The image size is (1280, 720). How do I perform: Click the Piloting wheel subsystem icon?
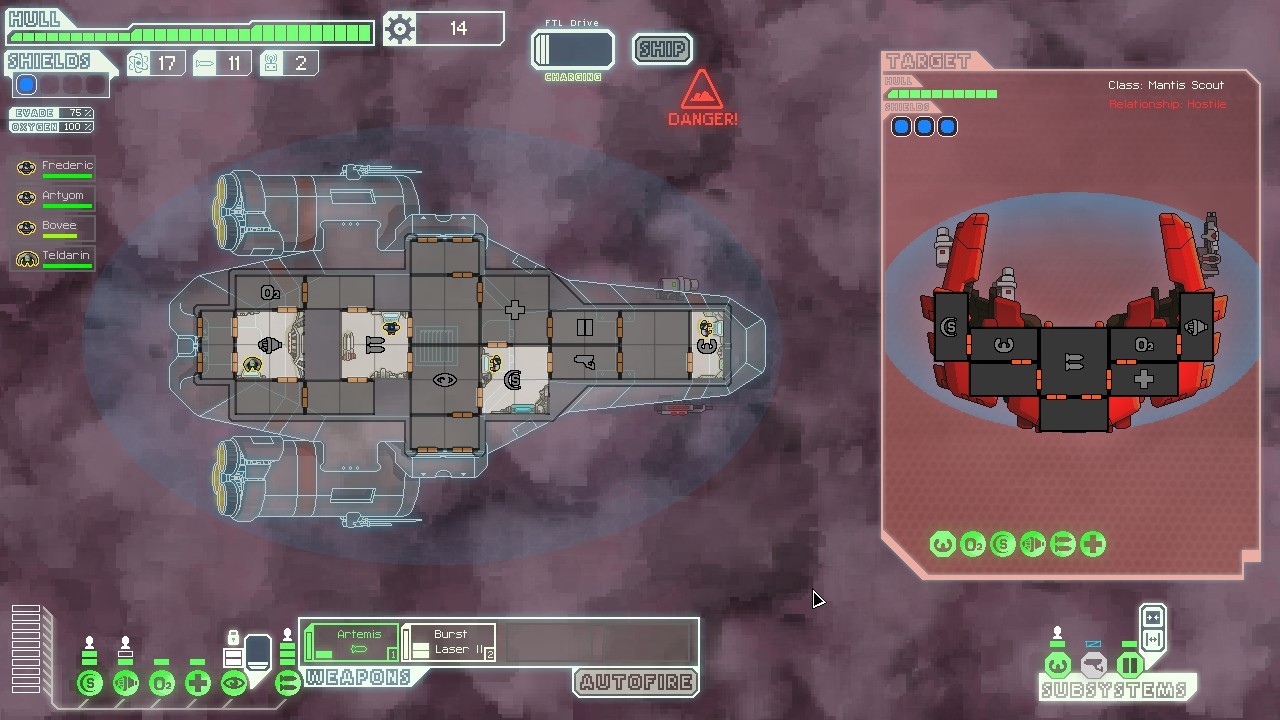point(1058,664)
